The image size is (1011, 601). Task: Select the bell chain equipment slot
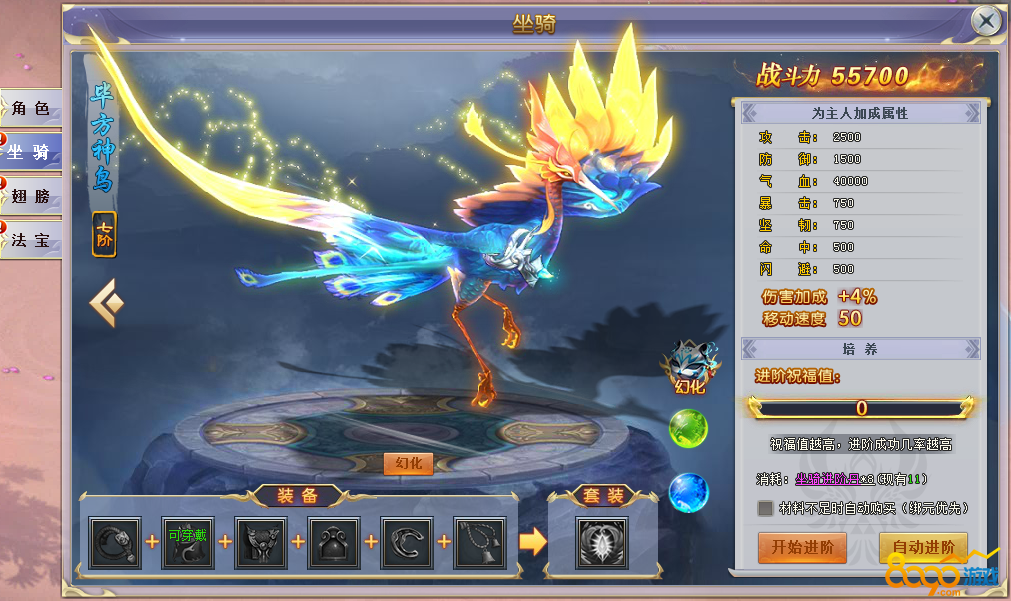click(480, 542)
